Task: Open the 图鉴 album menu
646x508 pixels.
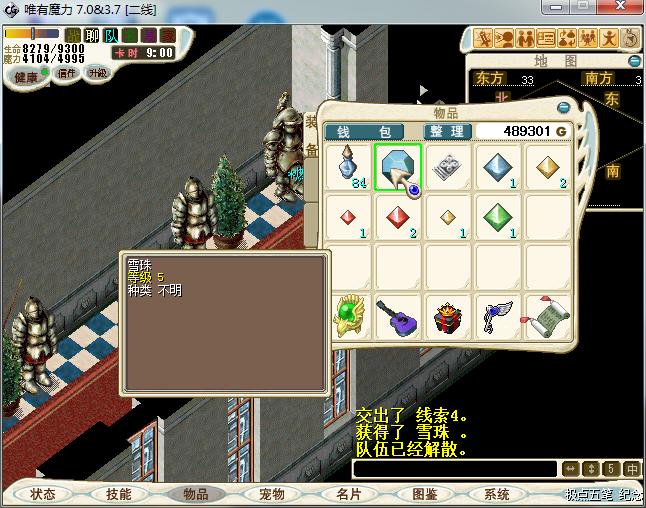Action: [x=424, y=494]
